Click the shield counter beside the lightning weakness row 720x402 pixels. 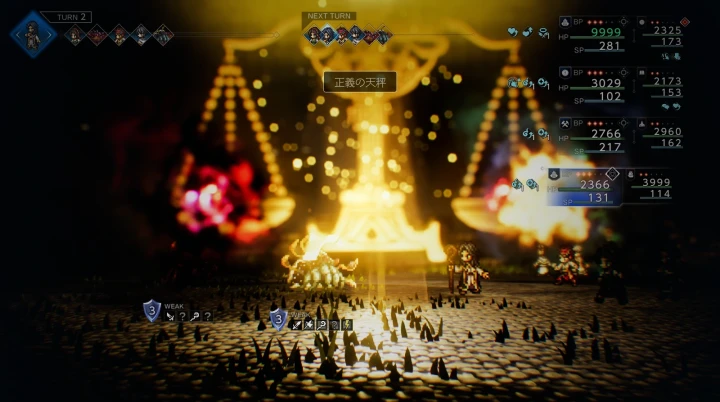[278, 320]
